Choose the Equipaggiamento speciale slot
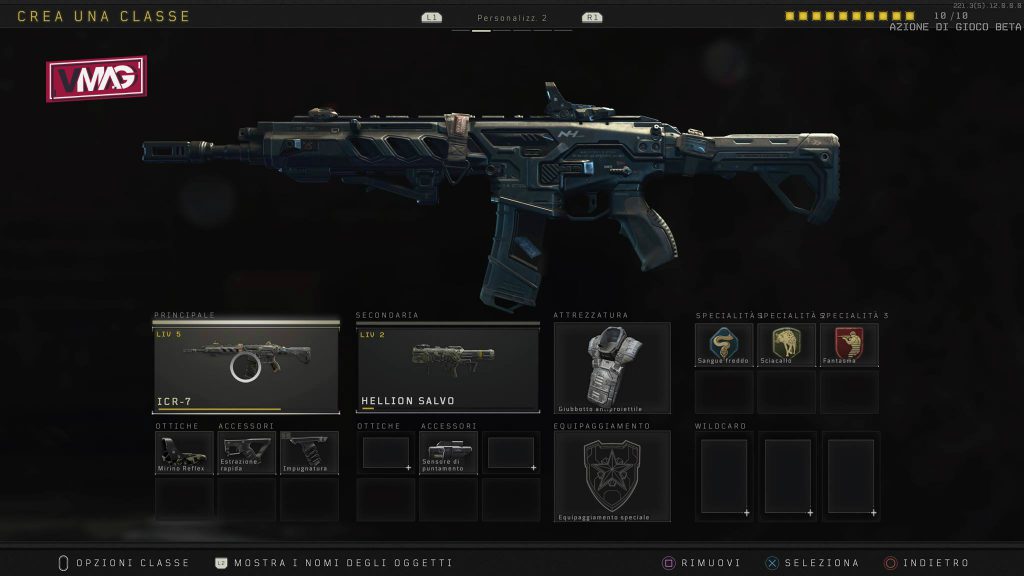The image size is (1024, 576). 612,476
